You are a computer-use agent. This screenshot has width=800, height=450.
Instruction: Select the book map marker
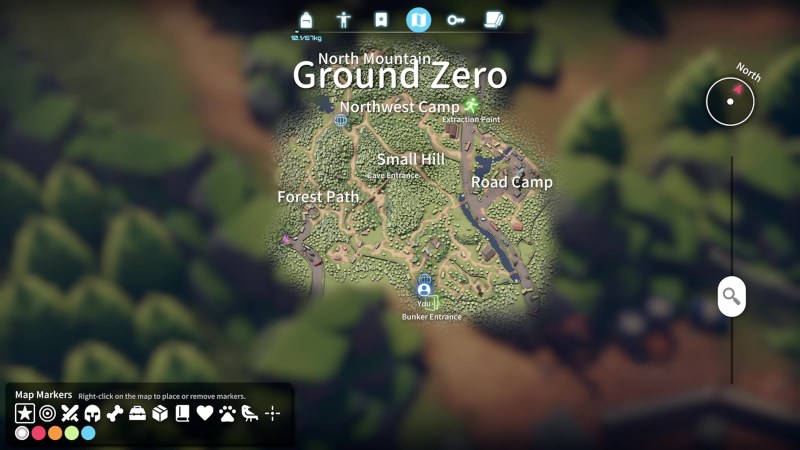coord(183,413)
